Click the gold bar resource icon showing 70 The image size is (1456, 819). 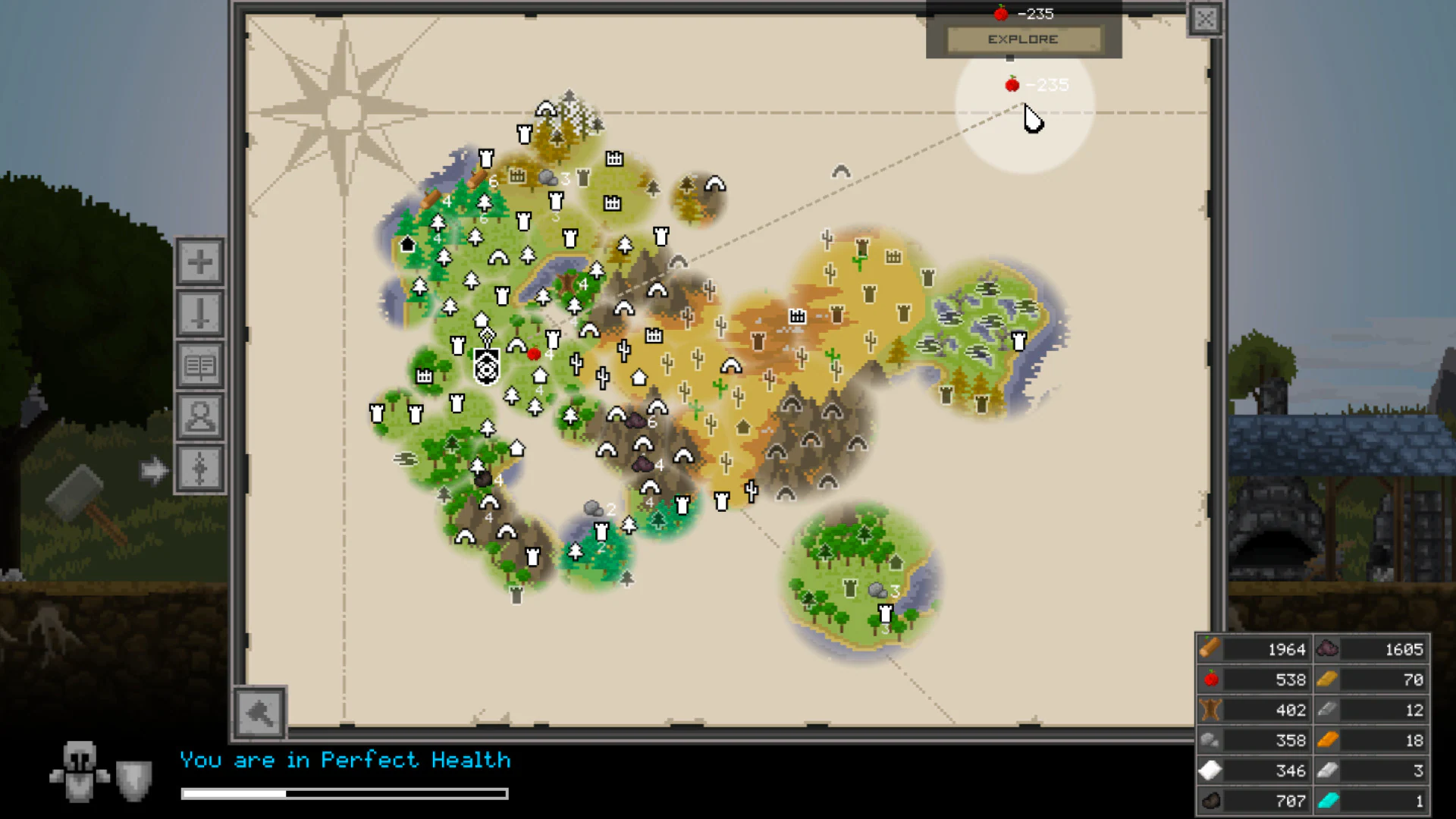[x=1326, y=679]
